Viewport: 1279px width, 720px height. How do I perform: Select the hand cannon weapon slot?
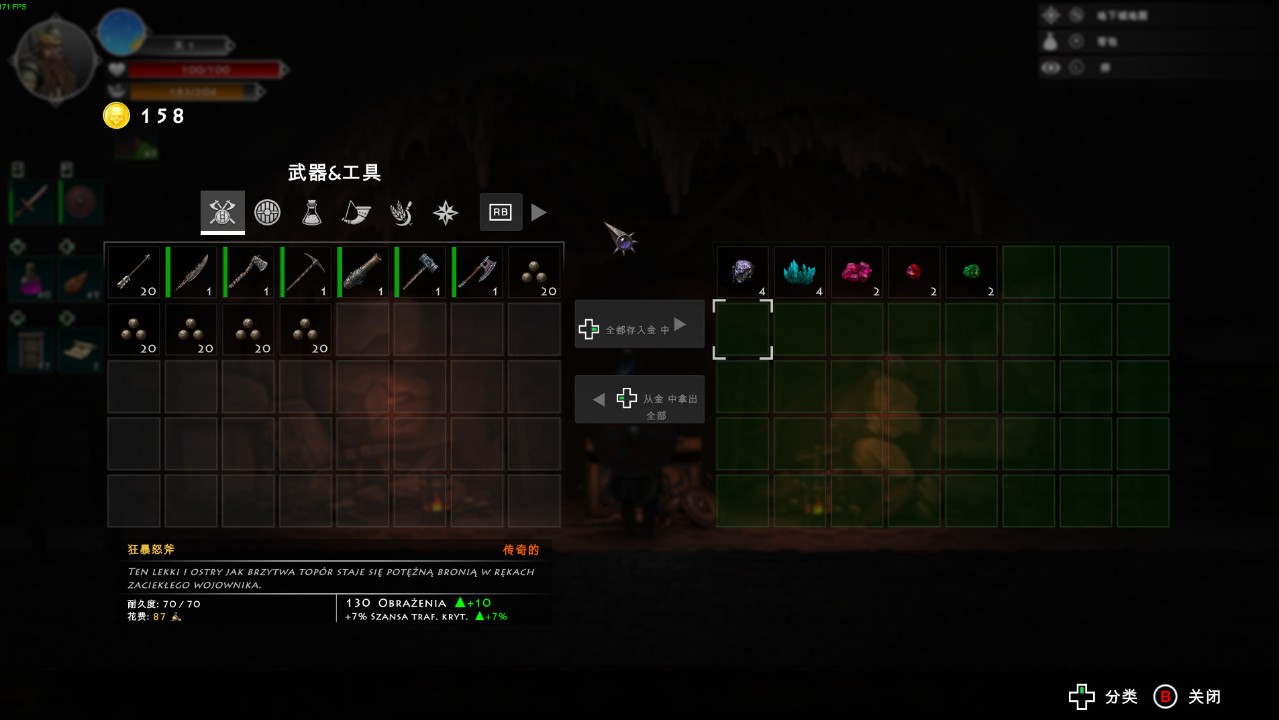(363, 272)
